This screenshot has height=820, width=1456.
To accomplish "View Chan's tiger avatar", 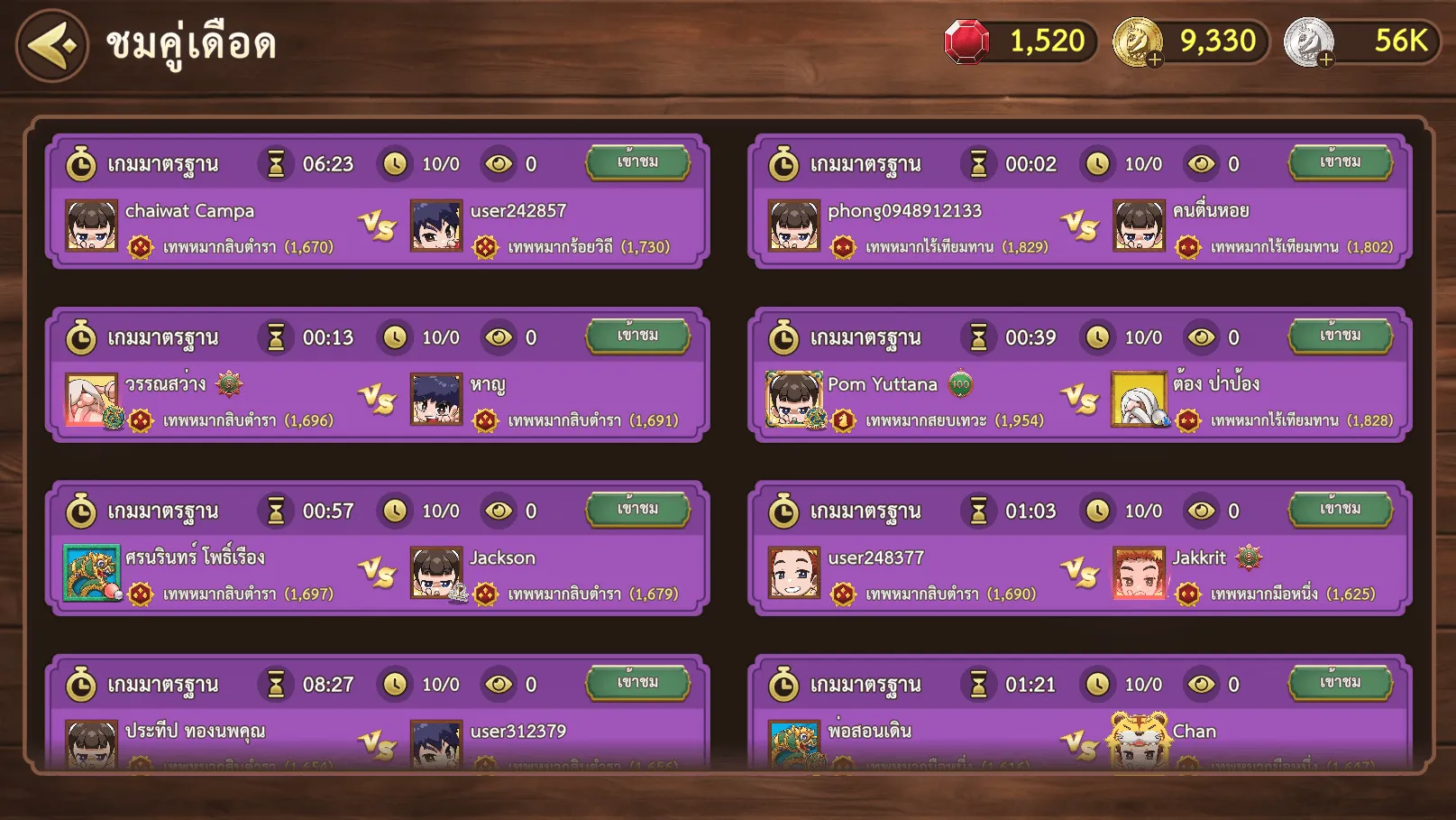I will click(x=1139, y=740).
